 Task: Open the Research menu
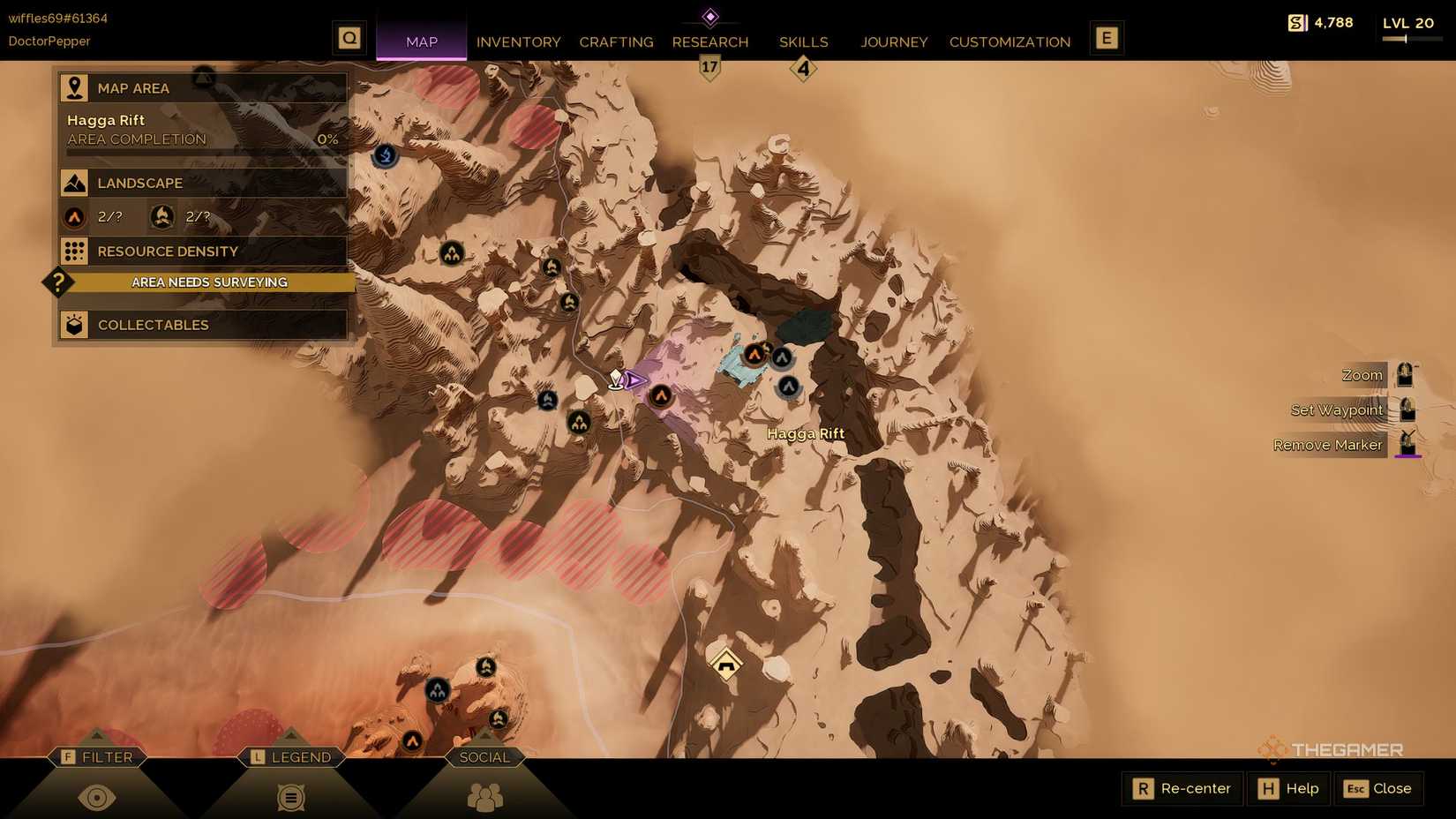tap(710, 41)
